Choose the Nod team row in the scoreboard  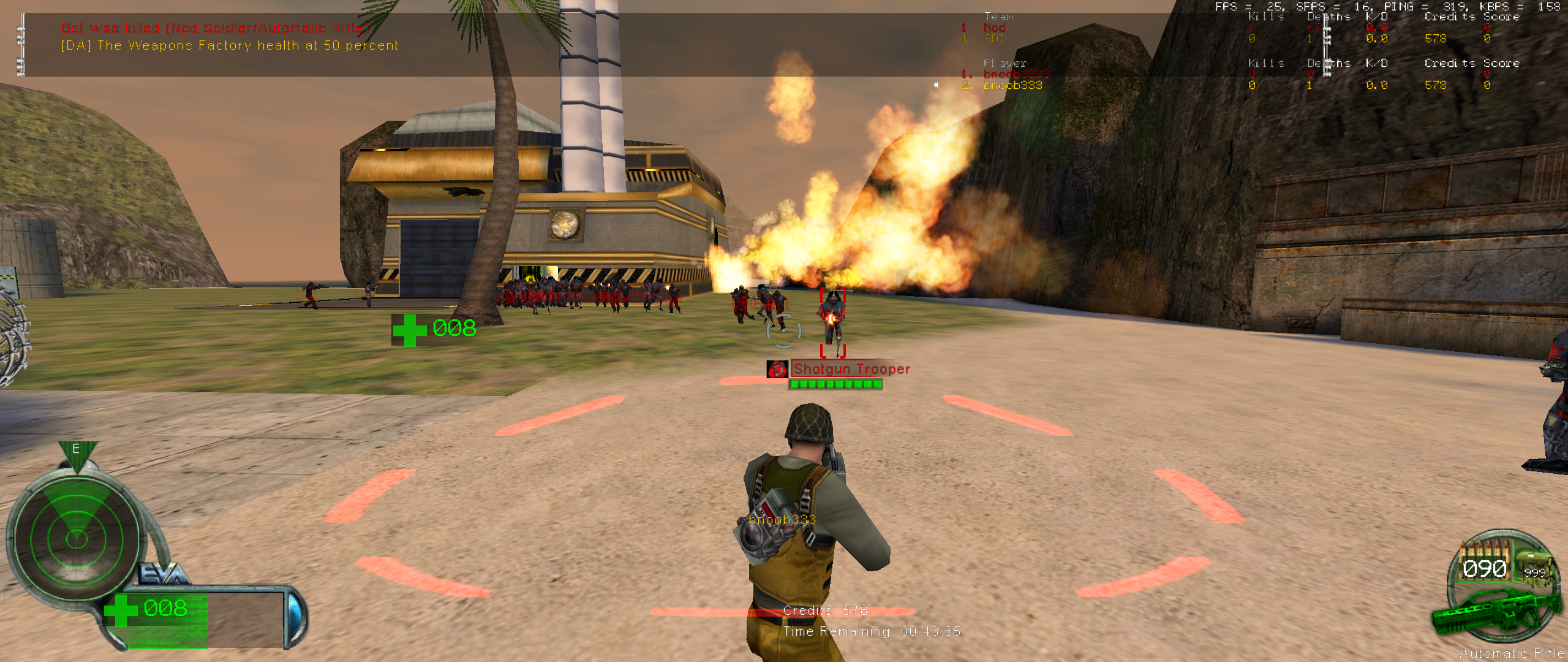[994, 28]
